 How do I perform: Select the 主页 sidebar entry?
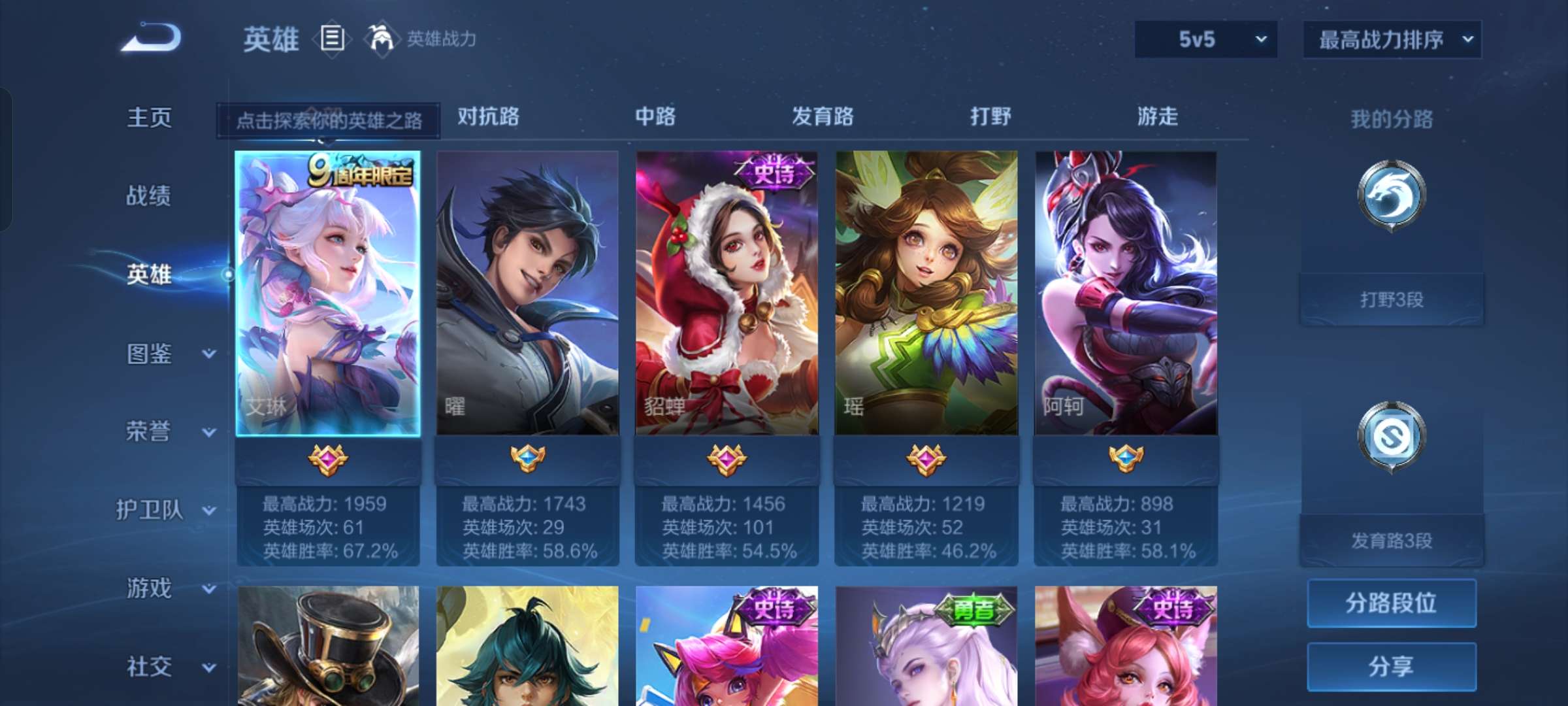click(149, 119)
